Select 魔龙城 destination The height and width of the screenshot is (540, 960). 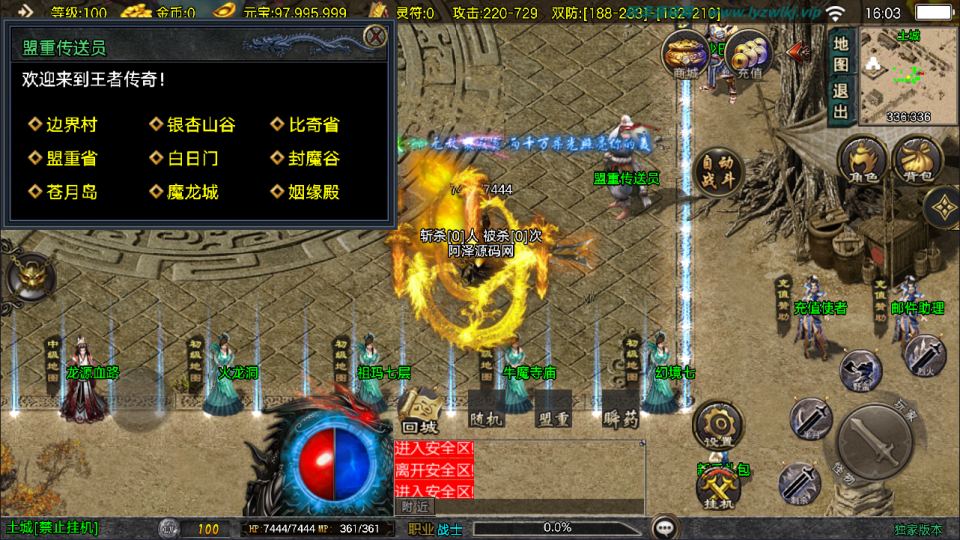pos(193,192)
